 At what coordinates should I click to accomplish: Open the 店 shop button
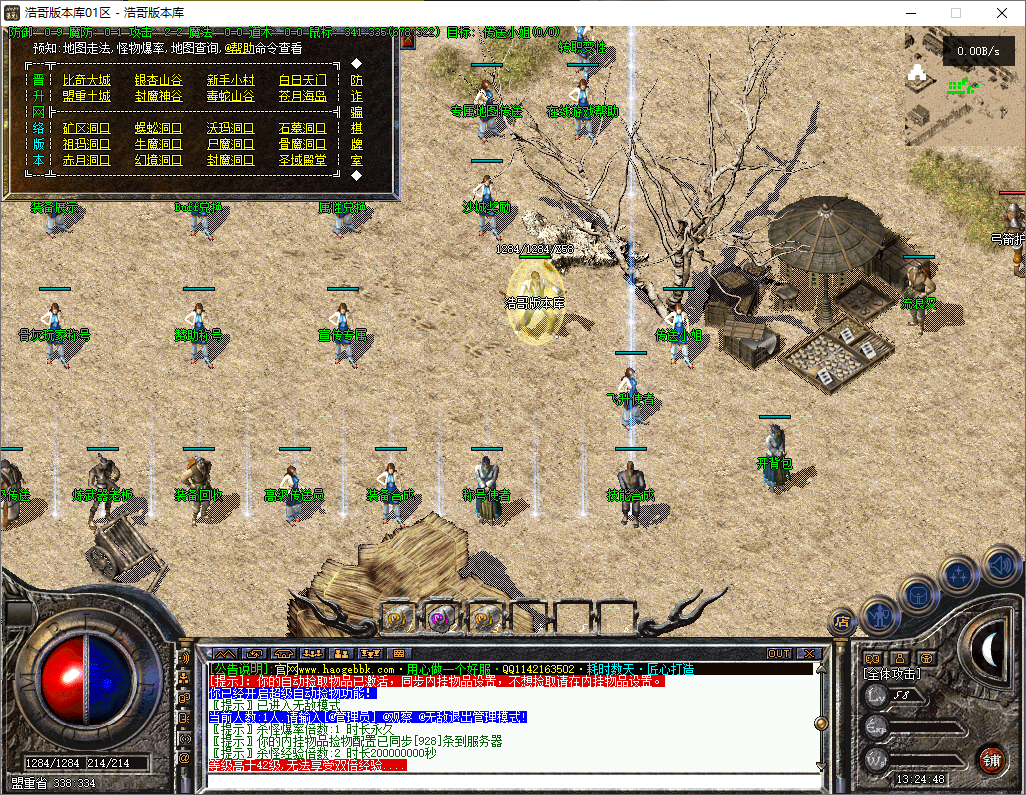click(x=842, y=622)
